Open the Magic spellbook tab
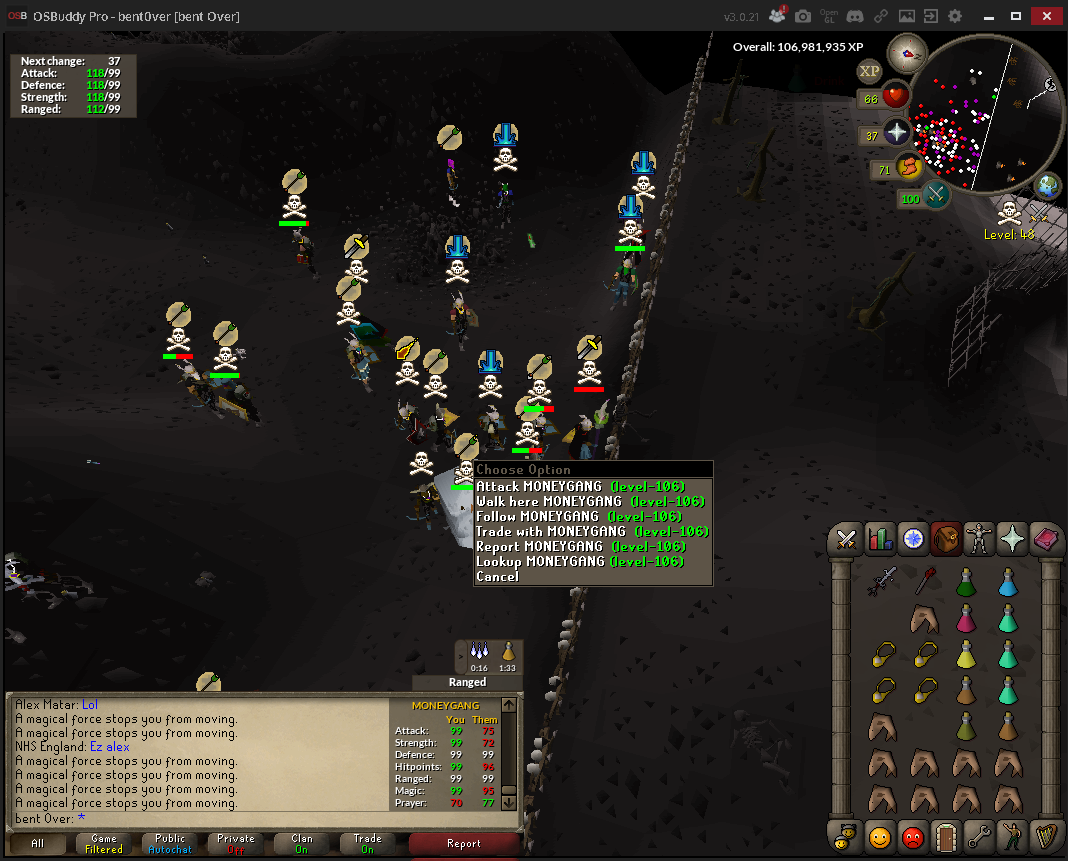 1045,540
